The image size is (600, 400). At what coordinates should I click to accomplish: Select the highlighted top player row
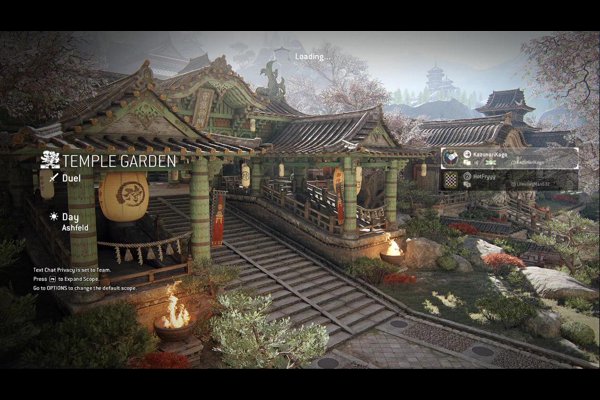click(510, 158)
